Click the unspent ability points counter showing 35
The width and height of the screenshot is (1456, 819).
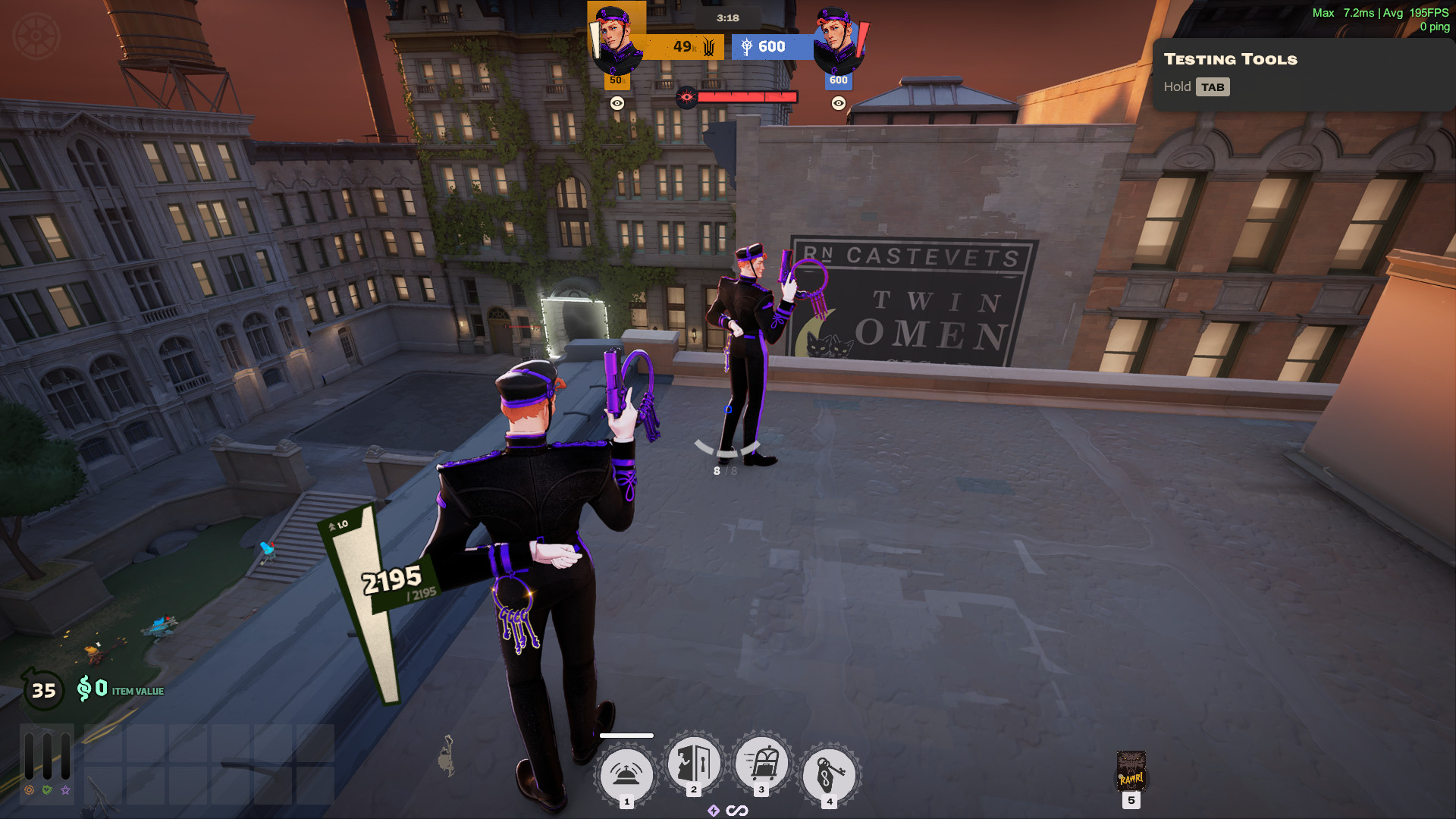tap(43, 690)
